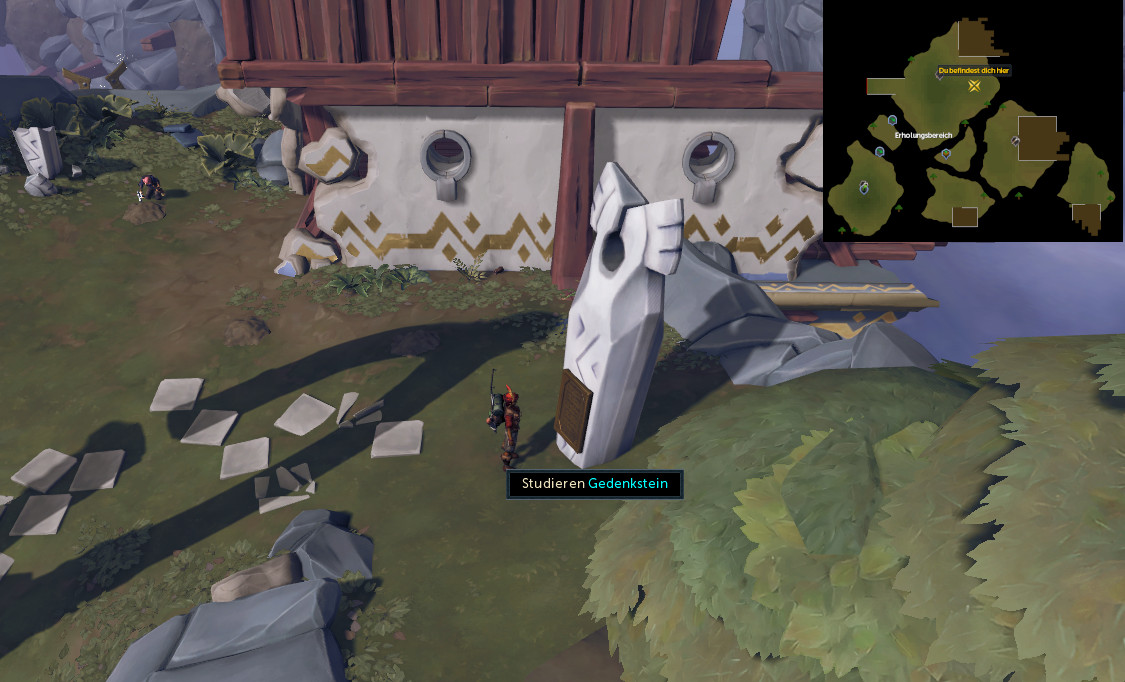Click the island map in the corner
Screen dimensions: 1125x682
(x=973, y=120)
